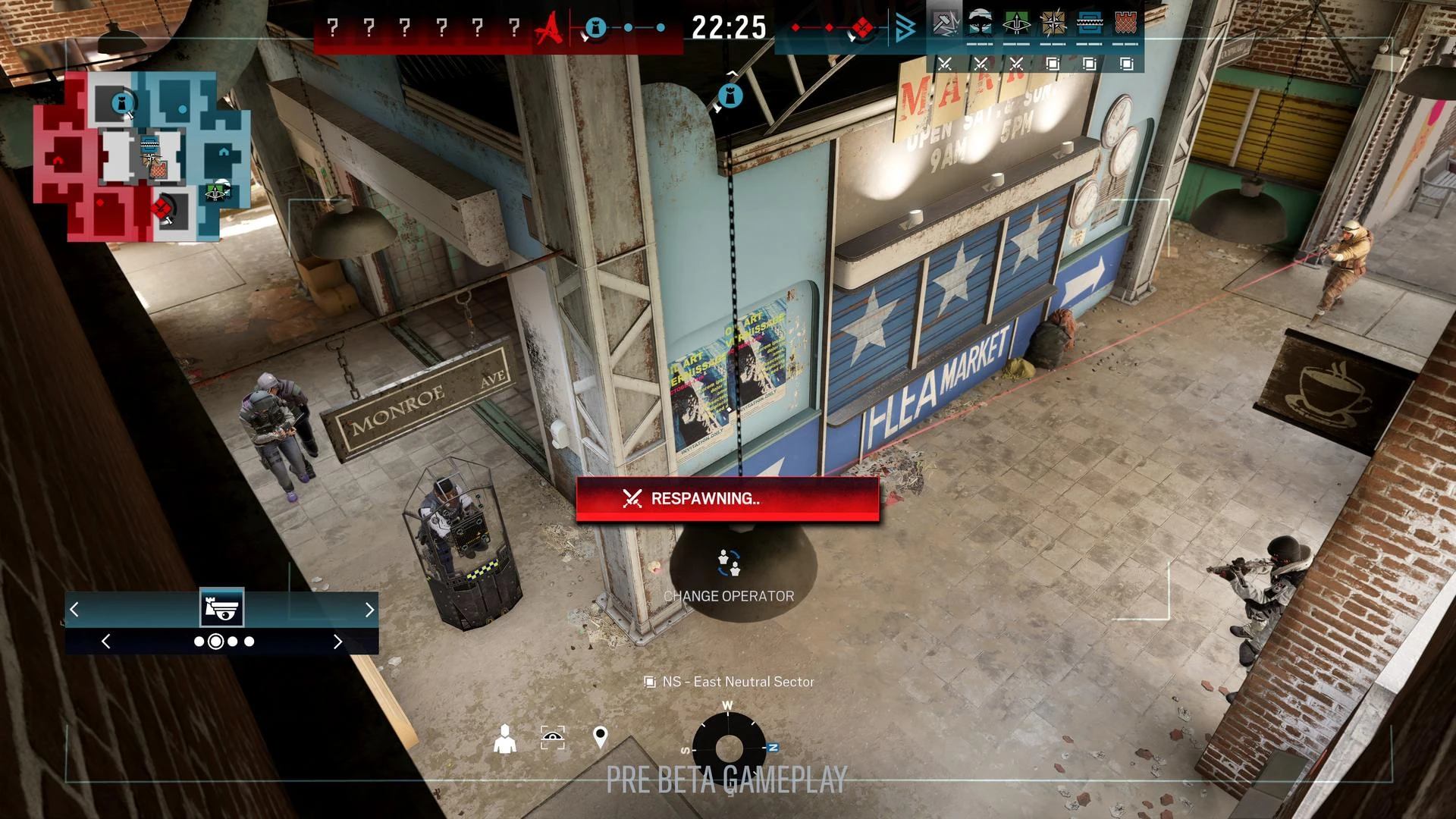Click the red Respawning banner
1456x819 pixels.
tap(726, 499)
